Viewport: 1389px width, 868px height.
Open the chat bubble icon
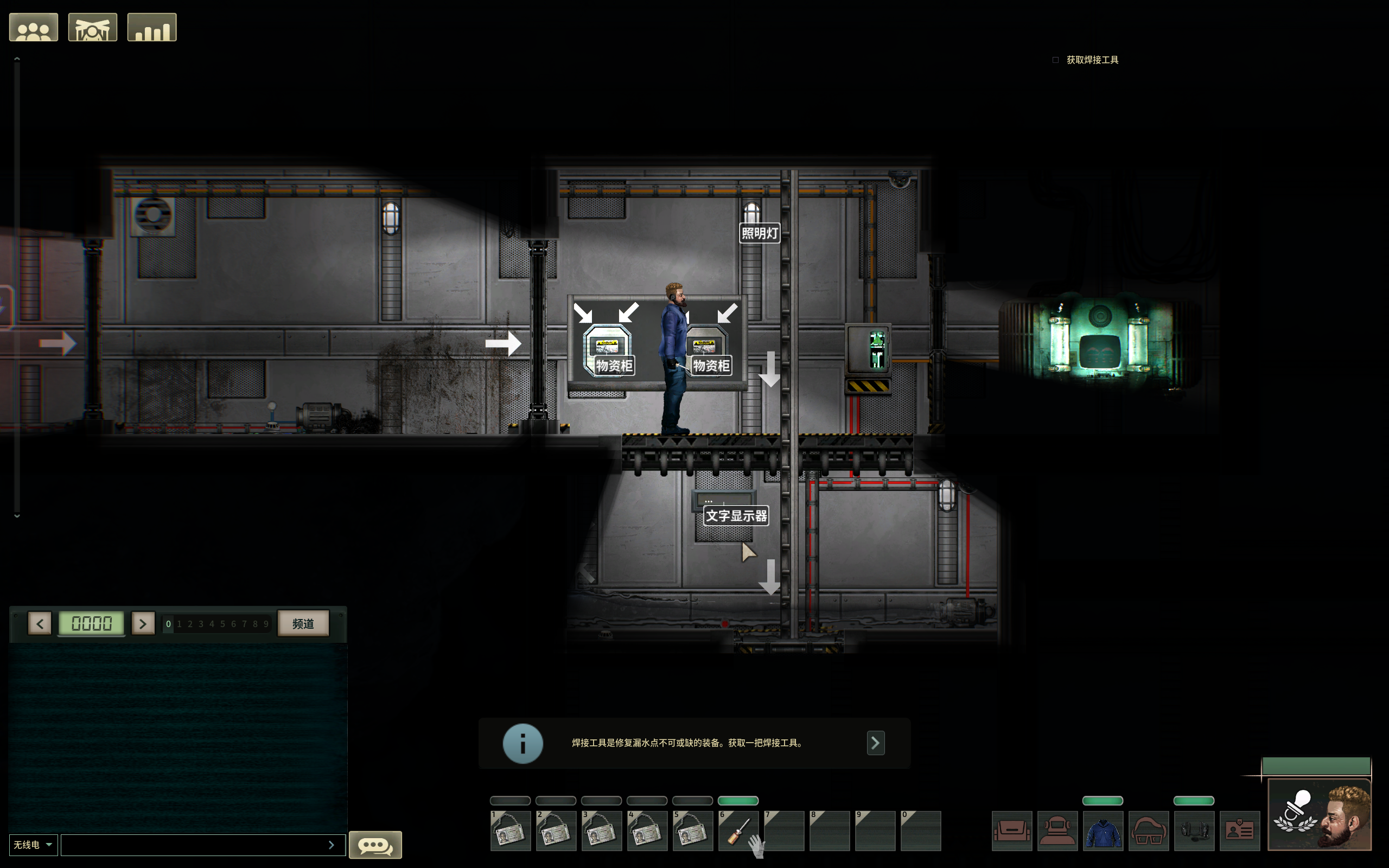[375, 845]
